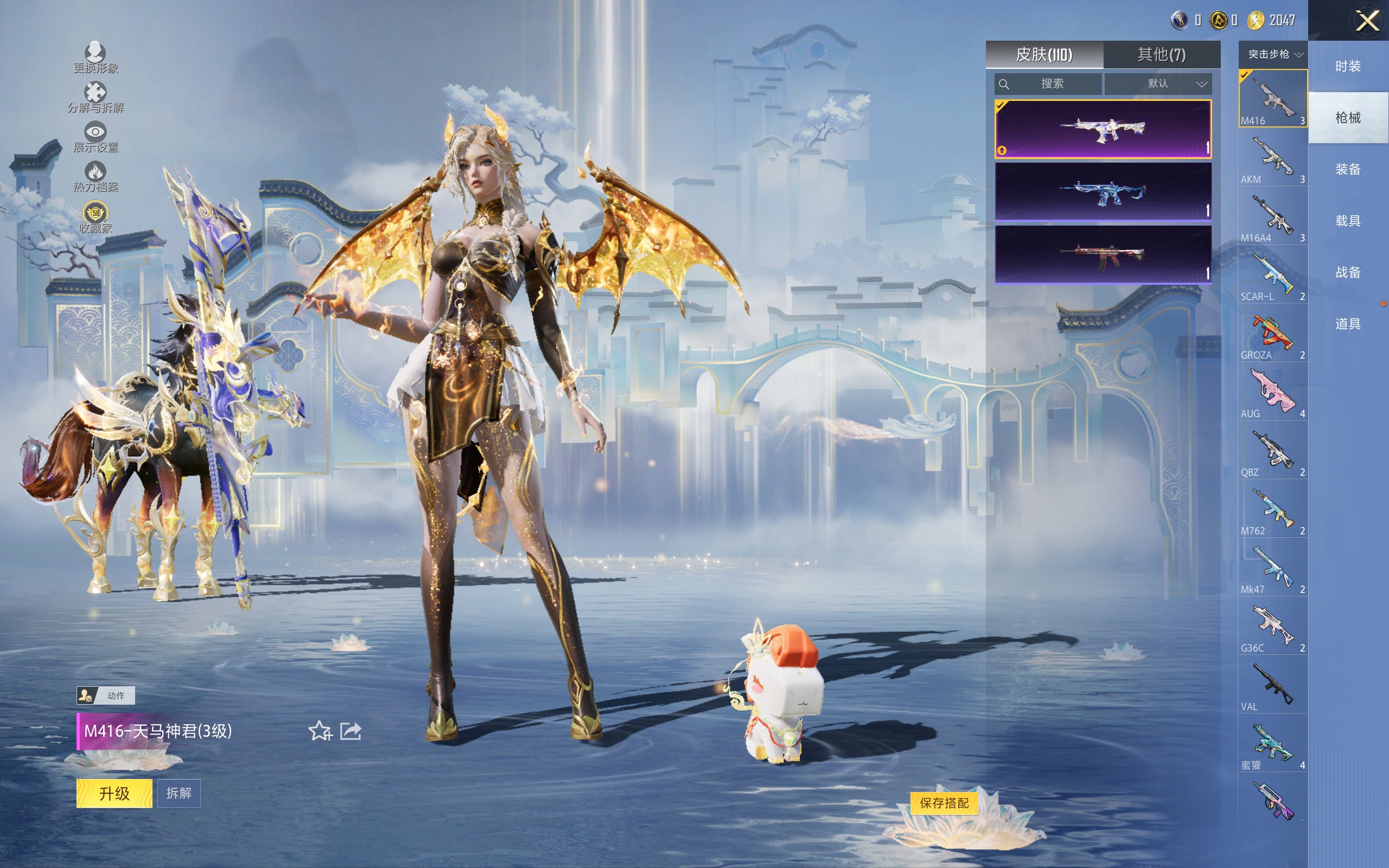Open the 突击步枪 weapon type dropdown

click(1273, 55)
